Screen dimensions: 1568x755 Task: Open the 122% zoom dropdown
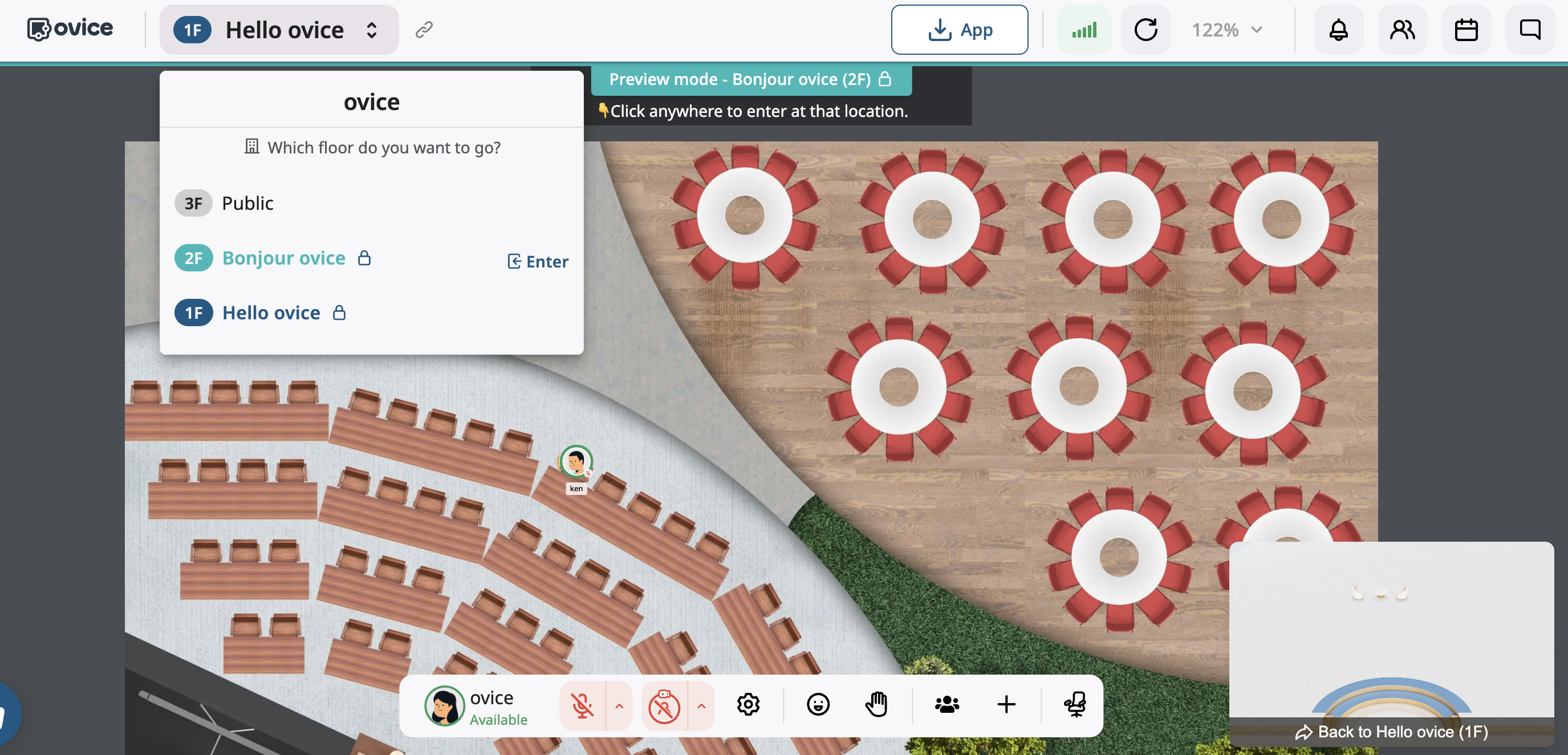pos(1226,30)
